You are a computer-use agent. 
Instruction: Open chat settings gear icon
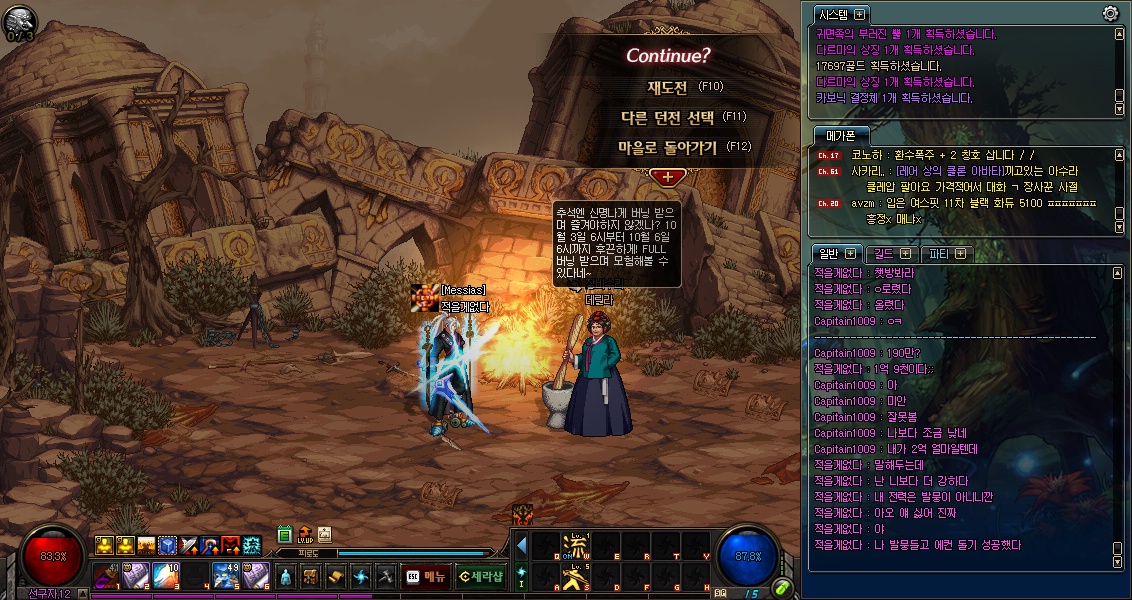[x=1110, y=14]
